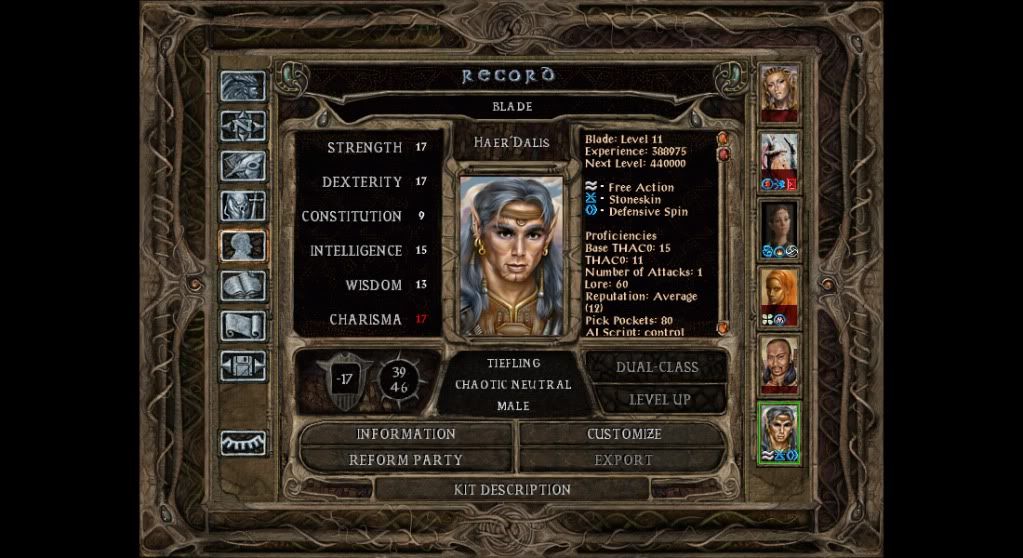The width and height of the screenshot is (1023, 558).
Task: Return to game via top dragon icon
Action: tap(243, 86)
